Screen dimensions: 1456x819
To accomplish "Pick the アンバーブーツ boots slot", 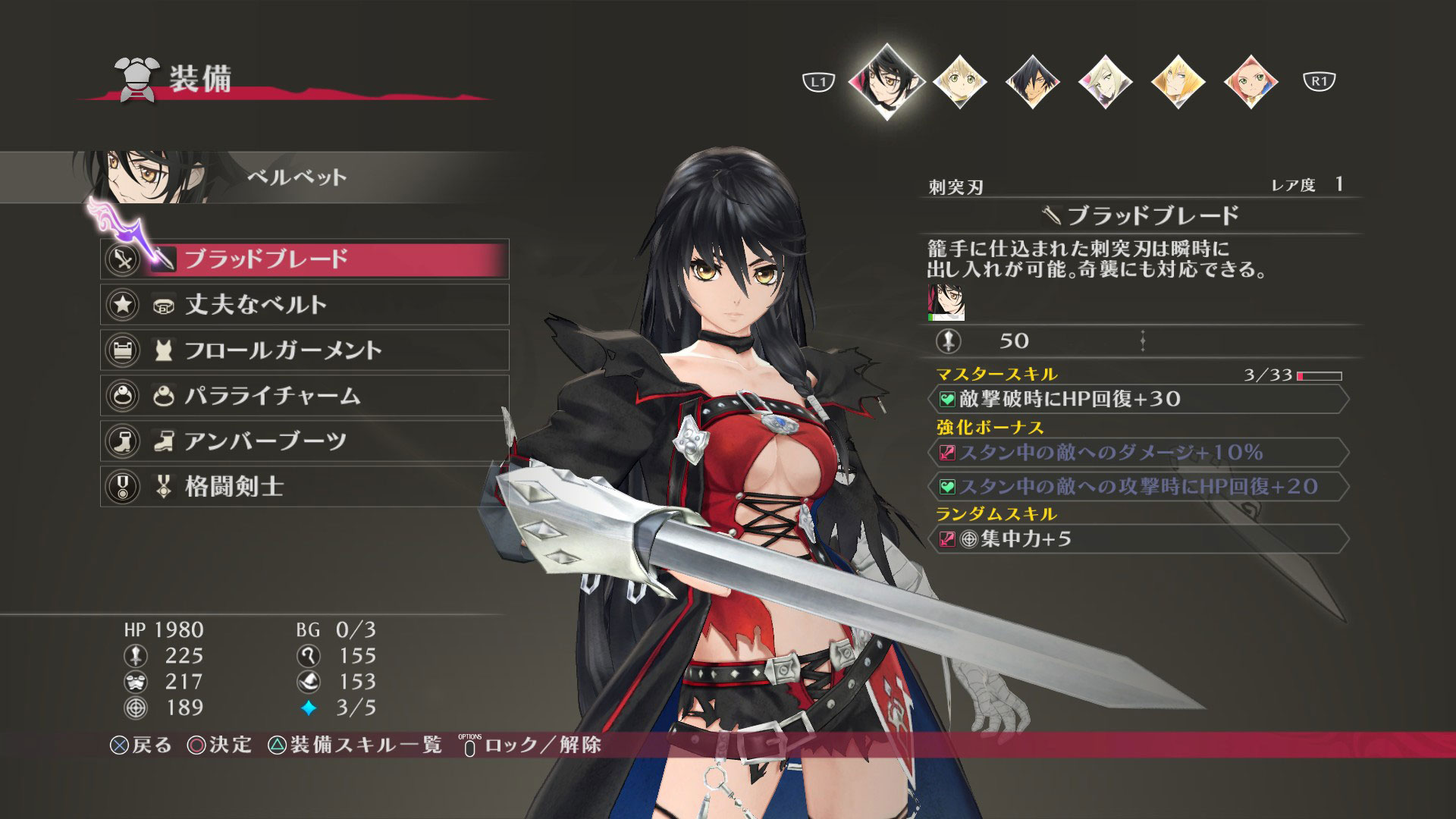I will [x=305, y=441].
